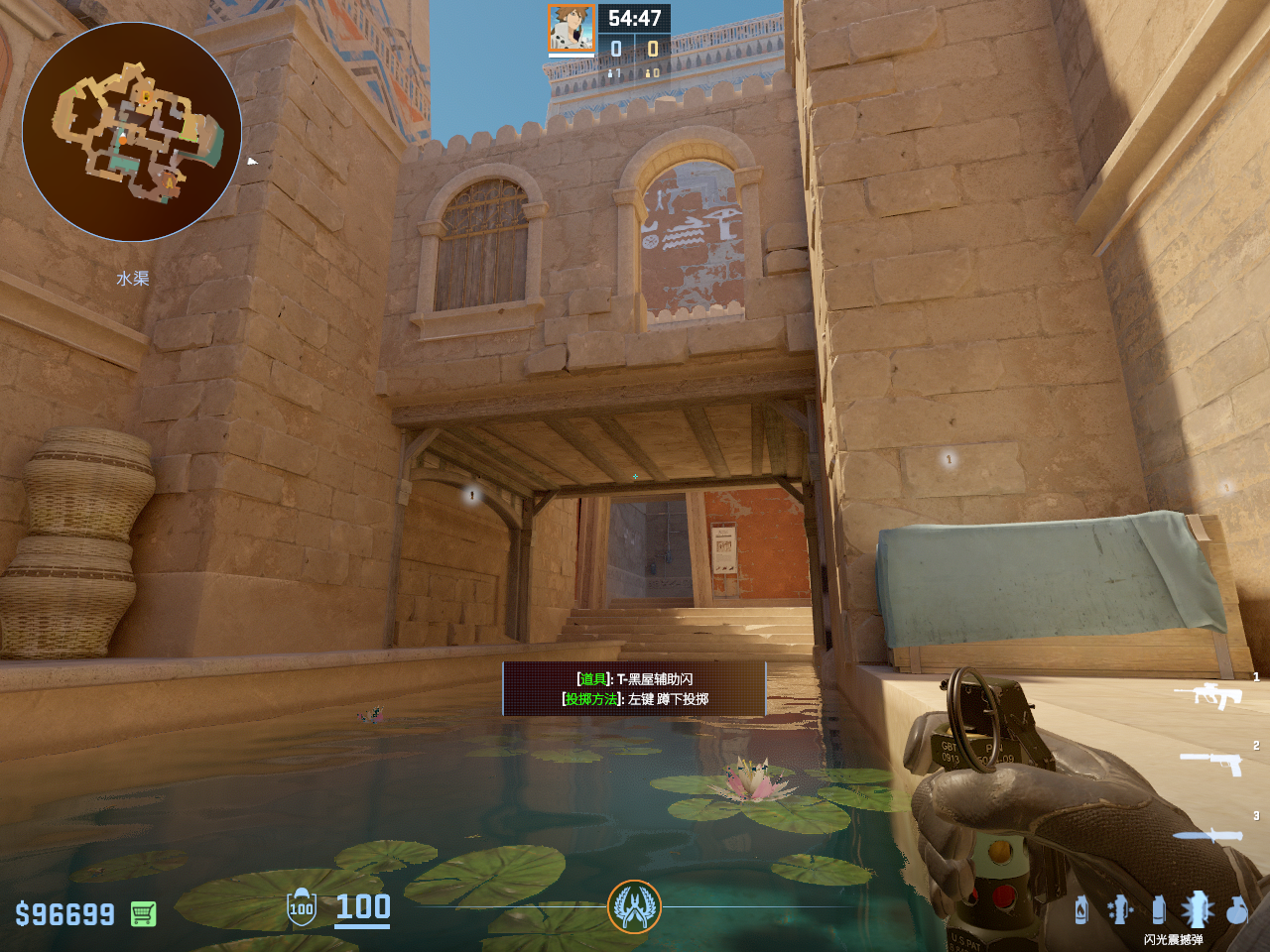
Task: Pick the HE grenade icon
Action: (1236, 909)
